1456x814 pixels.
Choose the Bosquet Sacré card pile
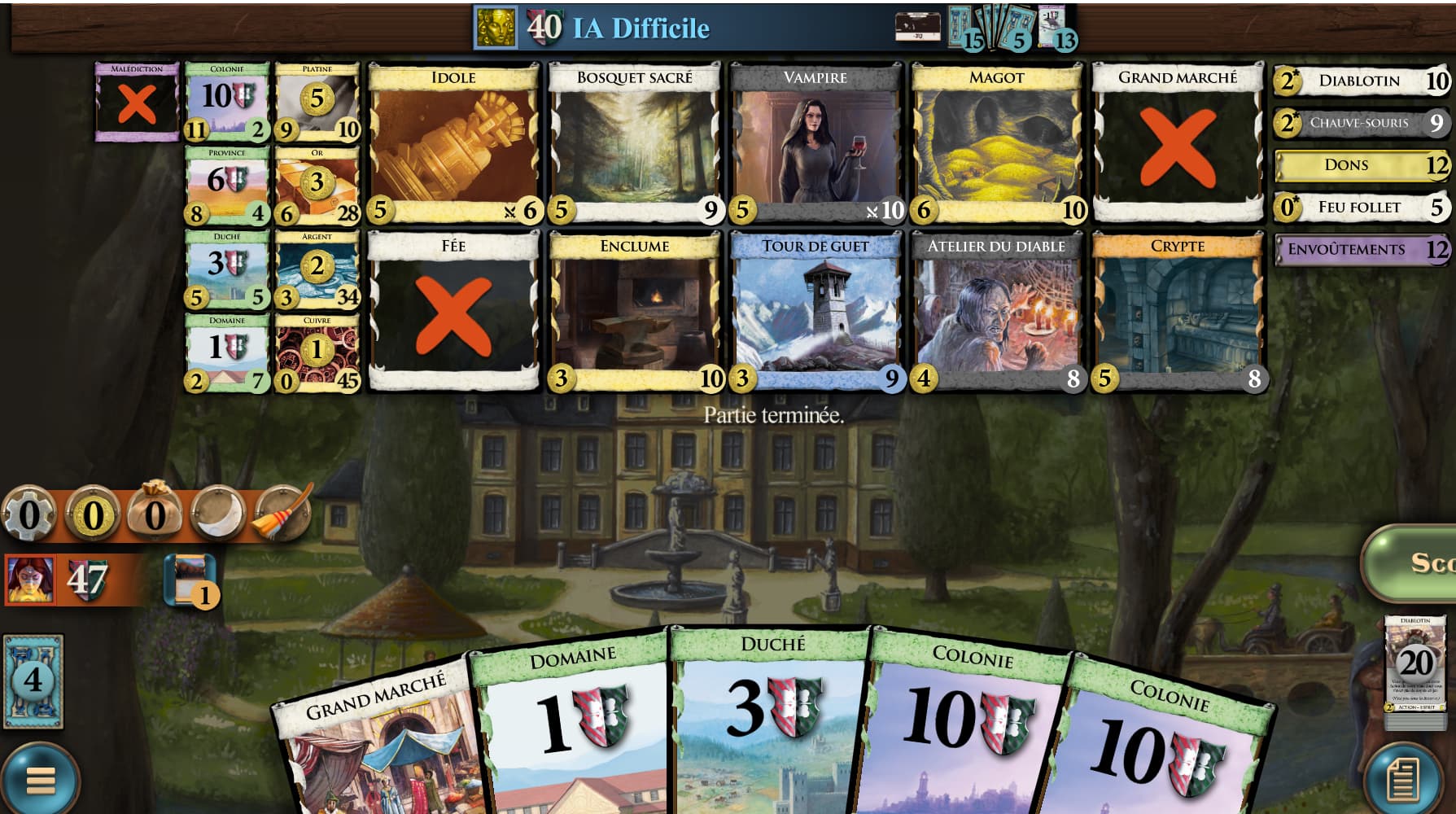point(634,144)
